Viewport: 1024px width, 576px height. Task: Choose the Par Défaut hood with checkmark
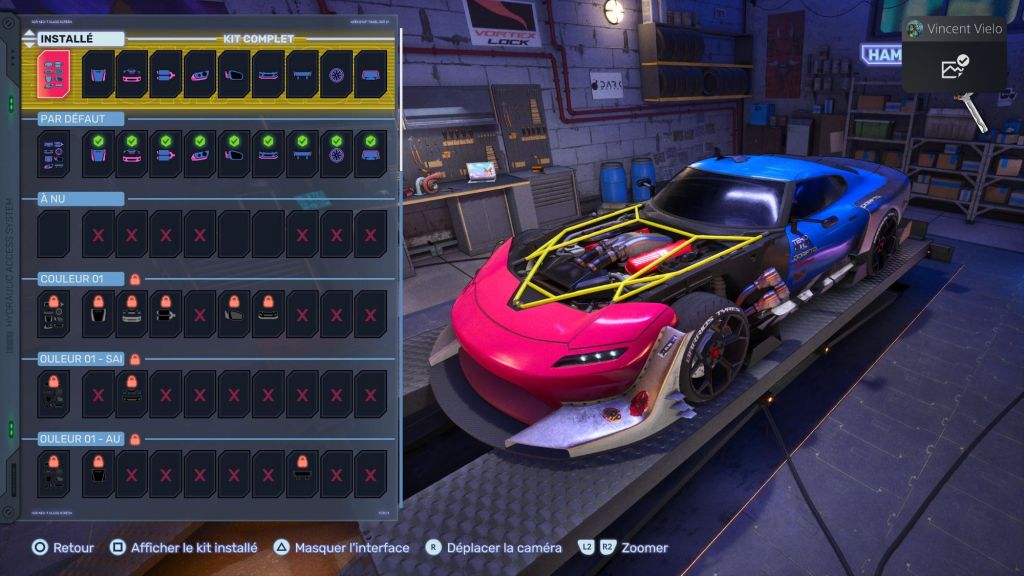(98, 154)
